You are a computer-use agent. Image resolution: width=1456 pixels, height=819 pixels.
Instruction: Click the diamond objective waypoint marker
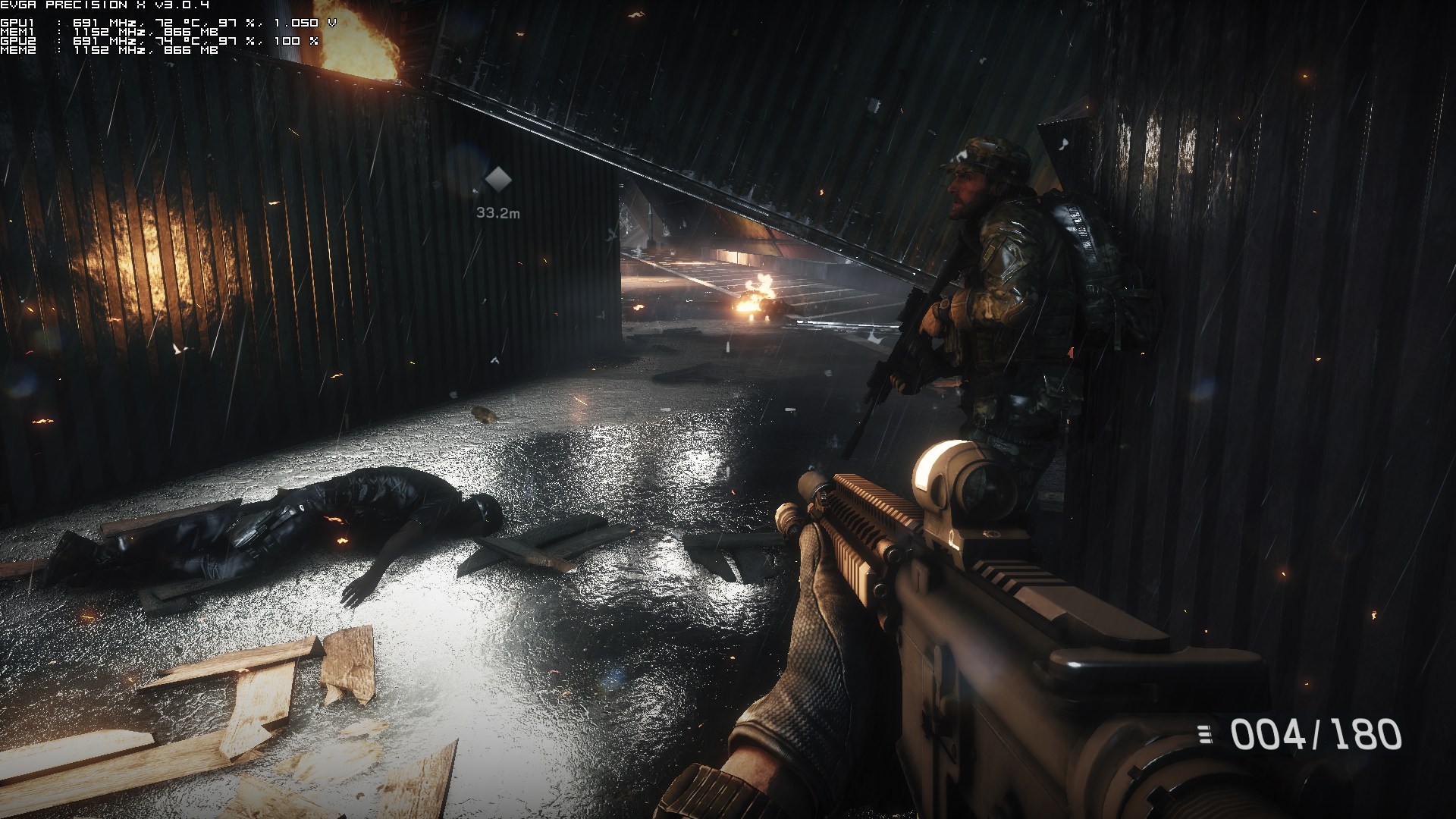tap(497, 180)
